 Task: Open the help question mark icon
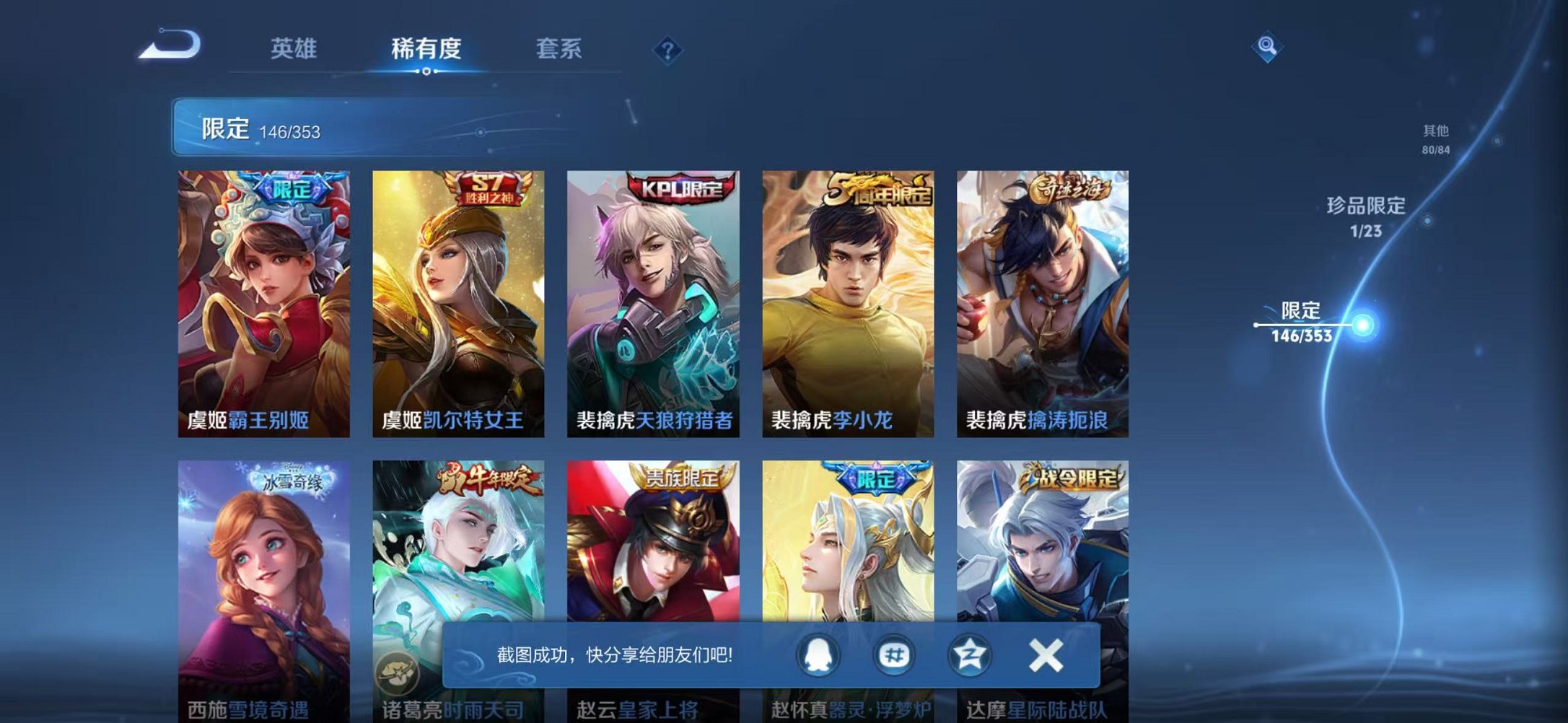click(667, 49)
